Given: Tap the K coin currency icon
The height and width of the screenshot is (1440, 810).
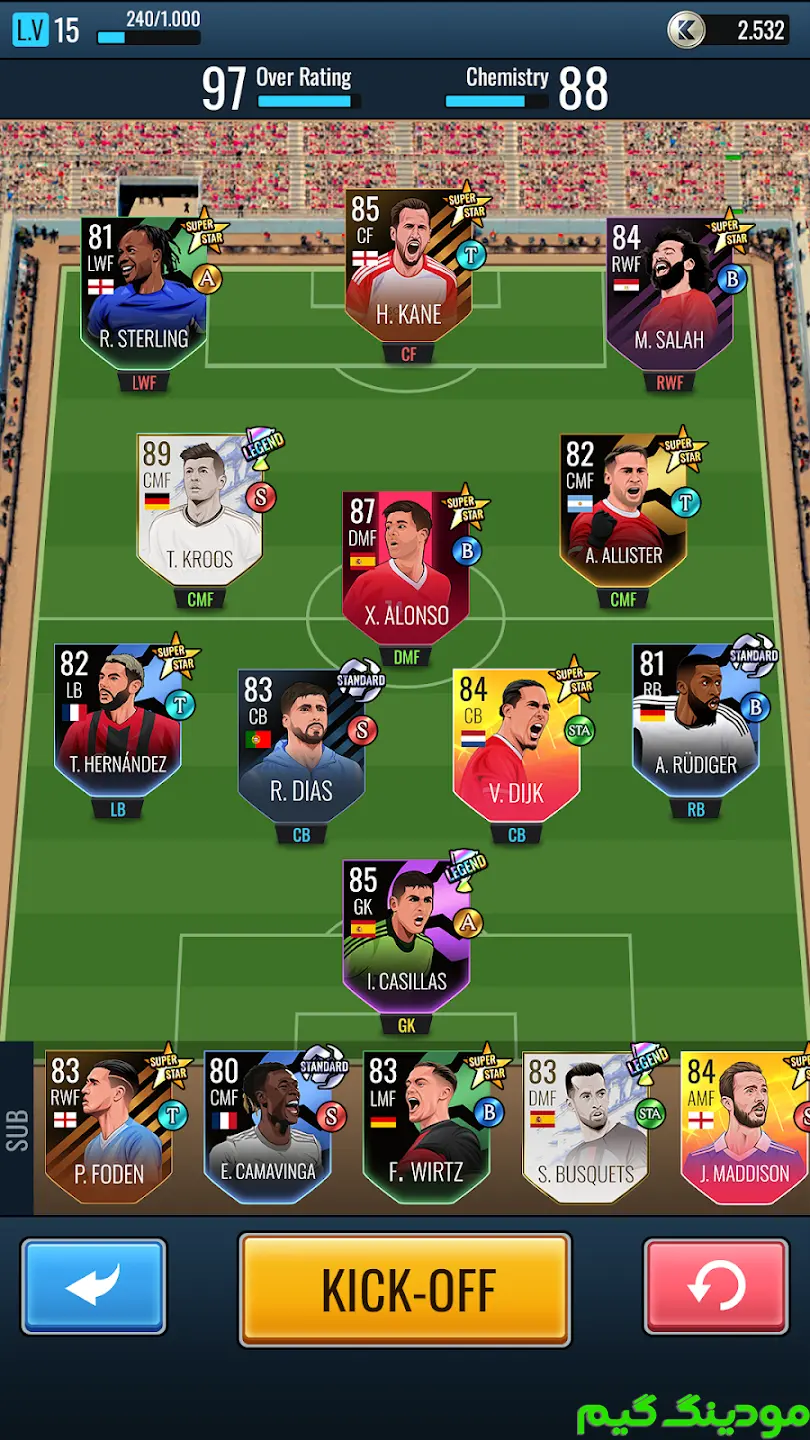Looking at the screenshot, I should point(686,30).
